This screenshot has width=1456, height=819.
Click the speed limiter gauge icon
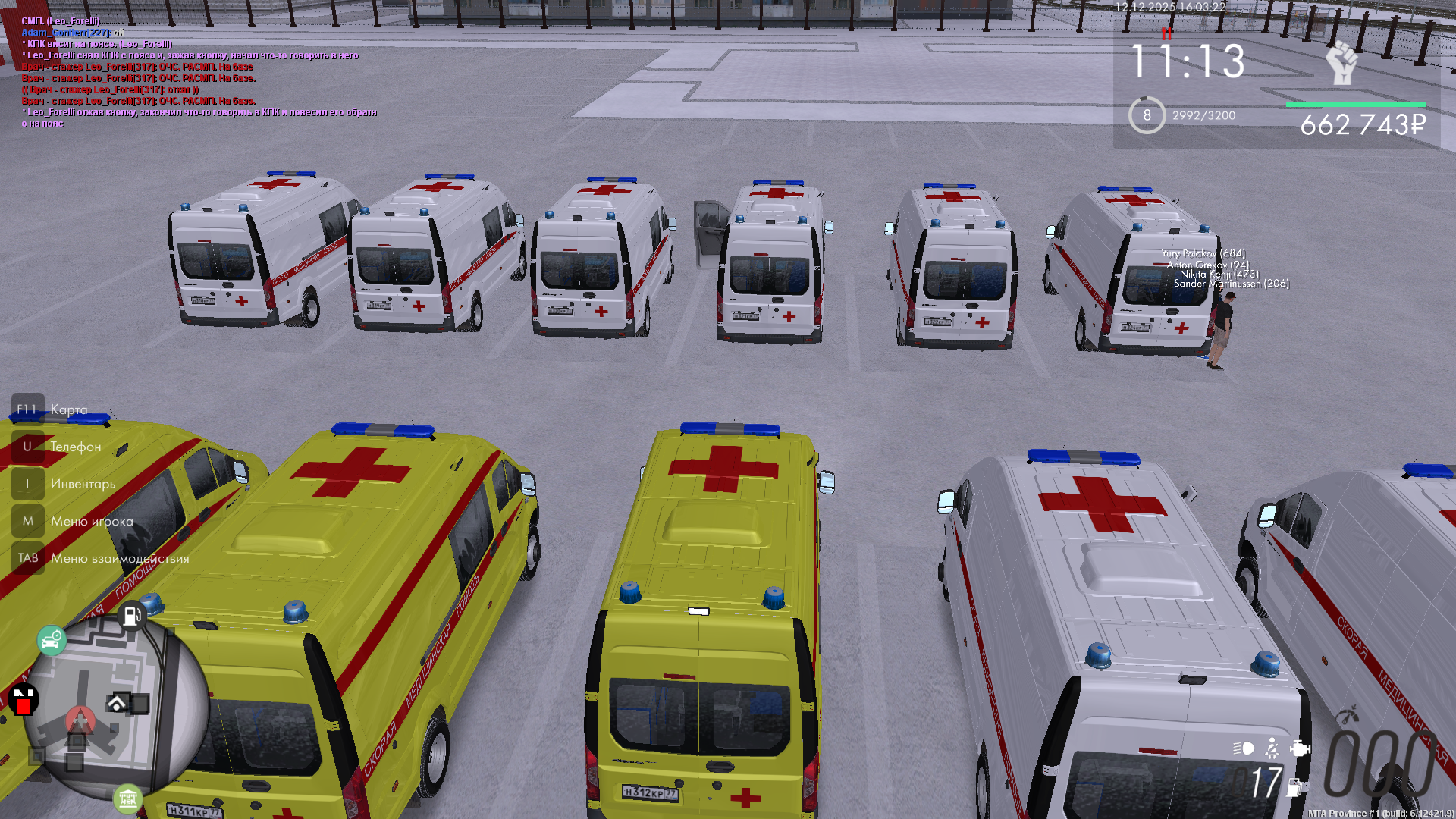pyautogui.click(x=1347, y=716)
